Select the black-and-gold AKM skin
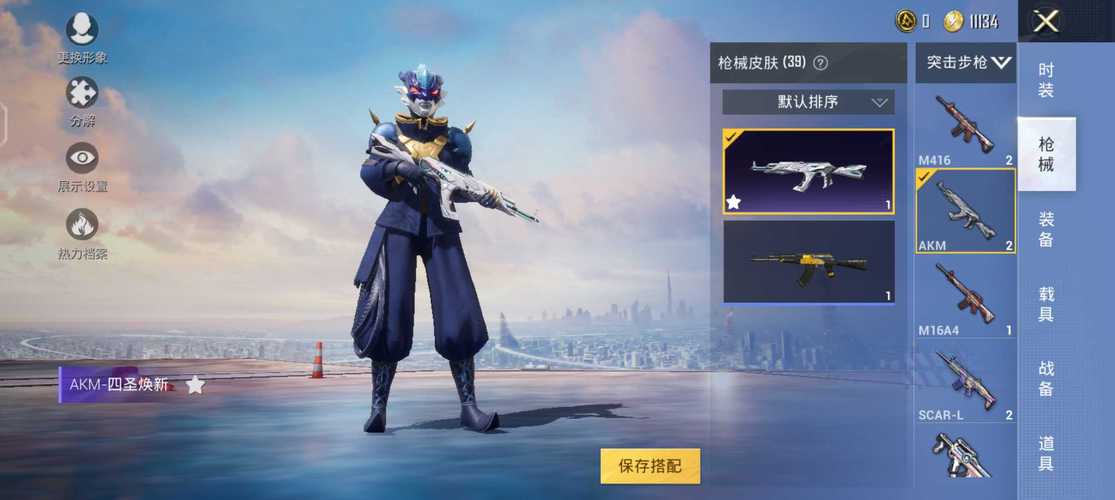The image size is (1115, 500). pos(808,261)
